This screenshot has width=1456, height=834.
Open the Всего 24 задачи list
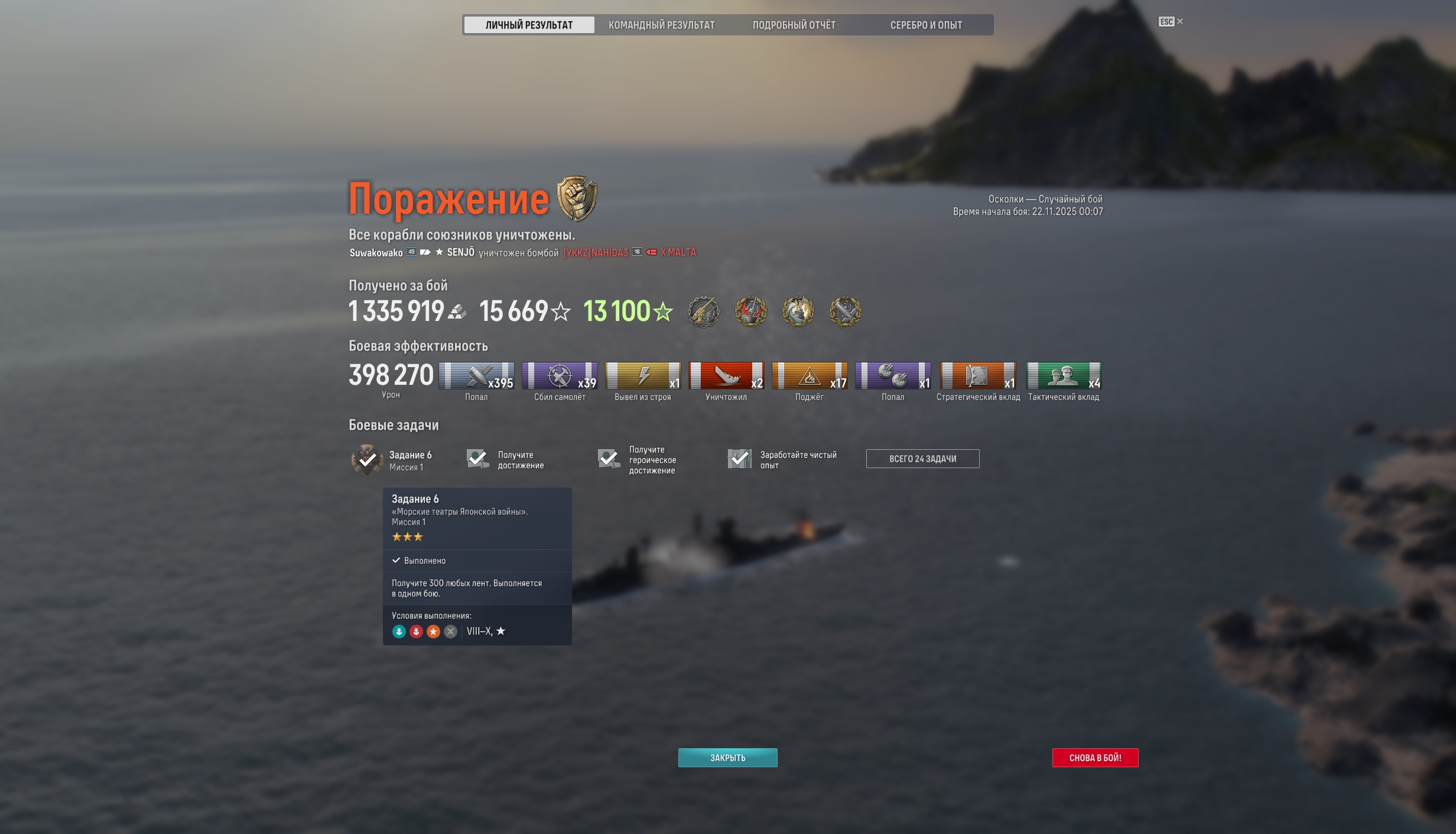pos(922,459)
